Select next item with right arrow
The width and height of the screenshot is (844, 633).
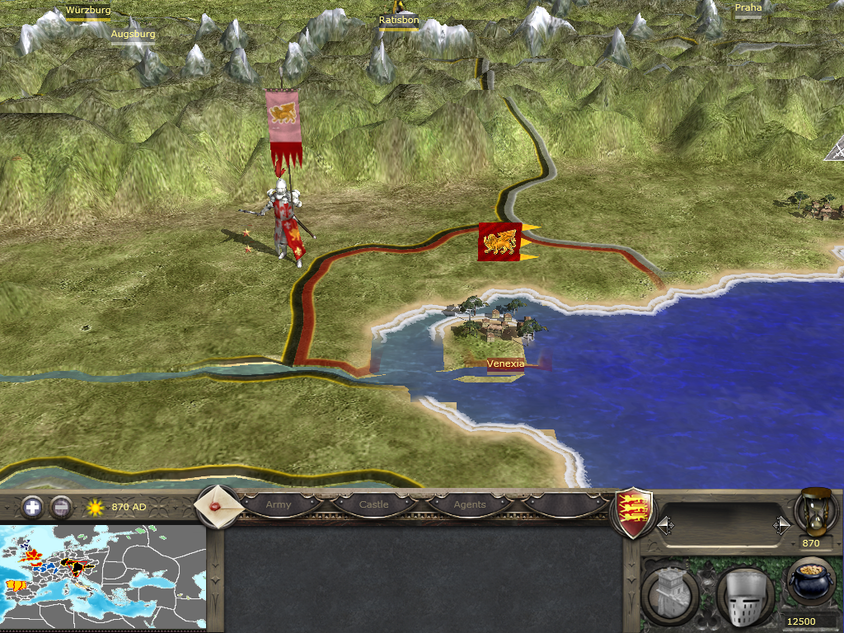(782, 525)
